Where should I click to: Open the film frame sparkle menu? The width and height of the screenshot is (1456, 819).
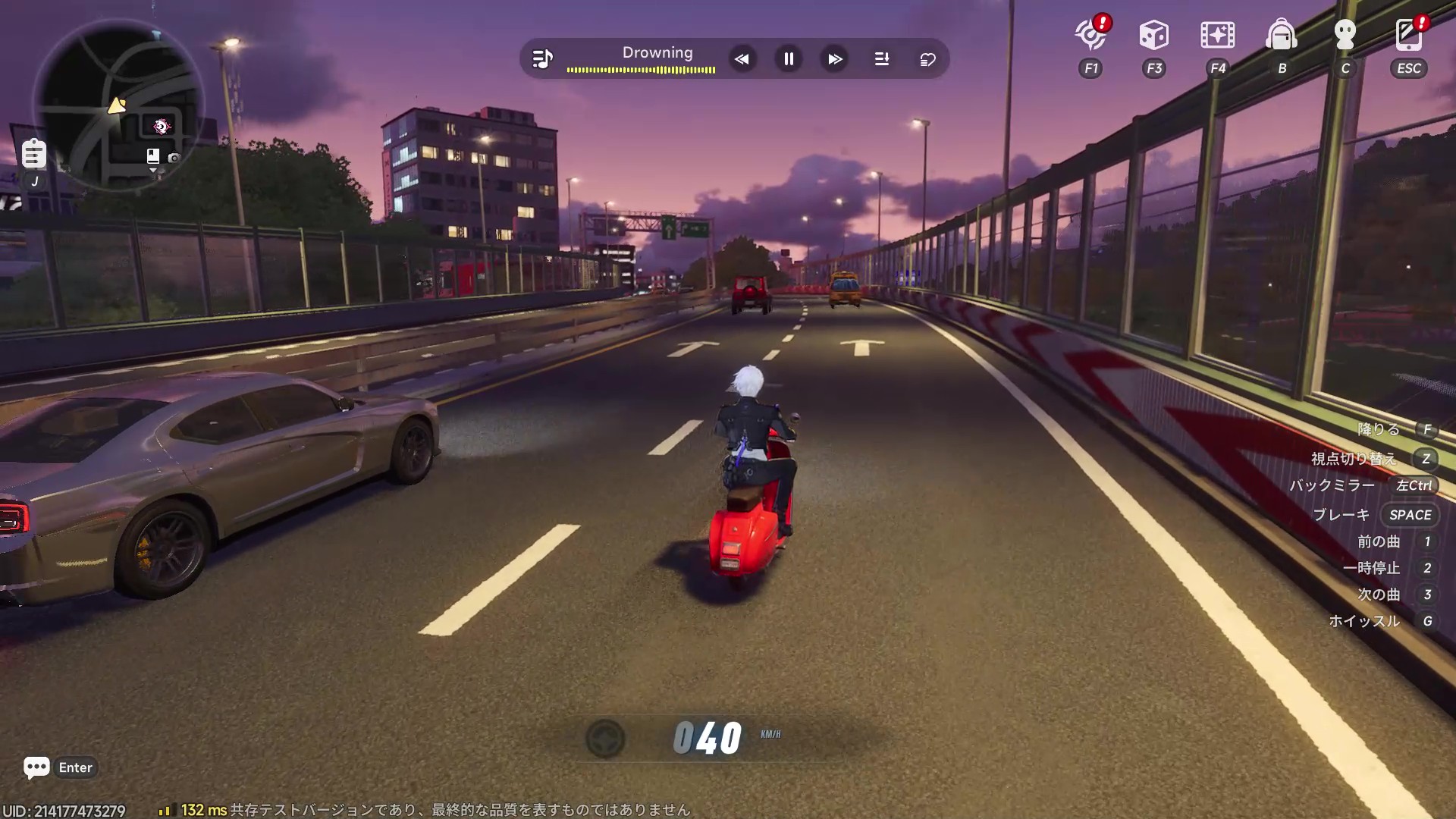click(x=1217, y=35)
